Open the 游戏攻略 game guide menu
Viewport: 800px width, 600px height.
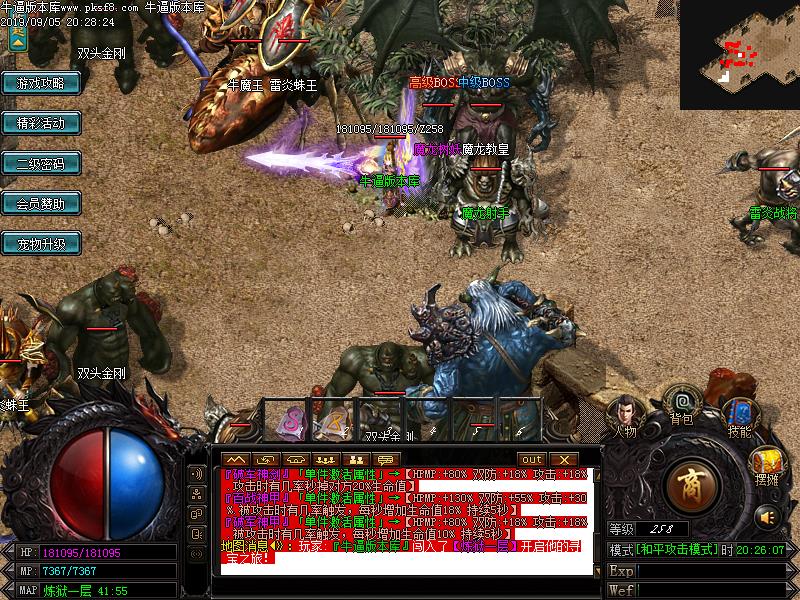(40, 84)
